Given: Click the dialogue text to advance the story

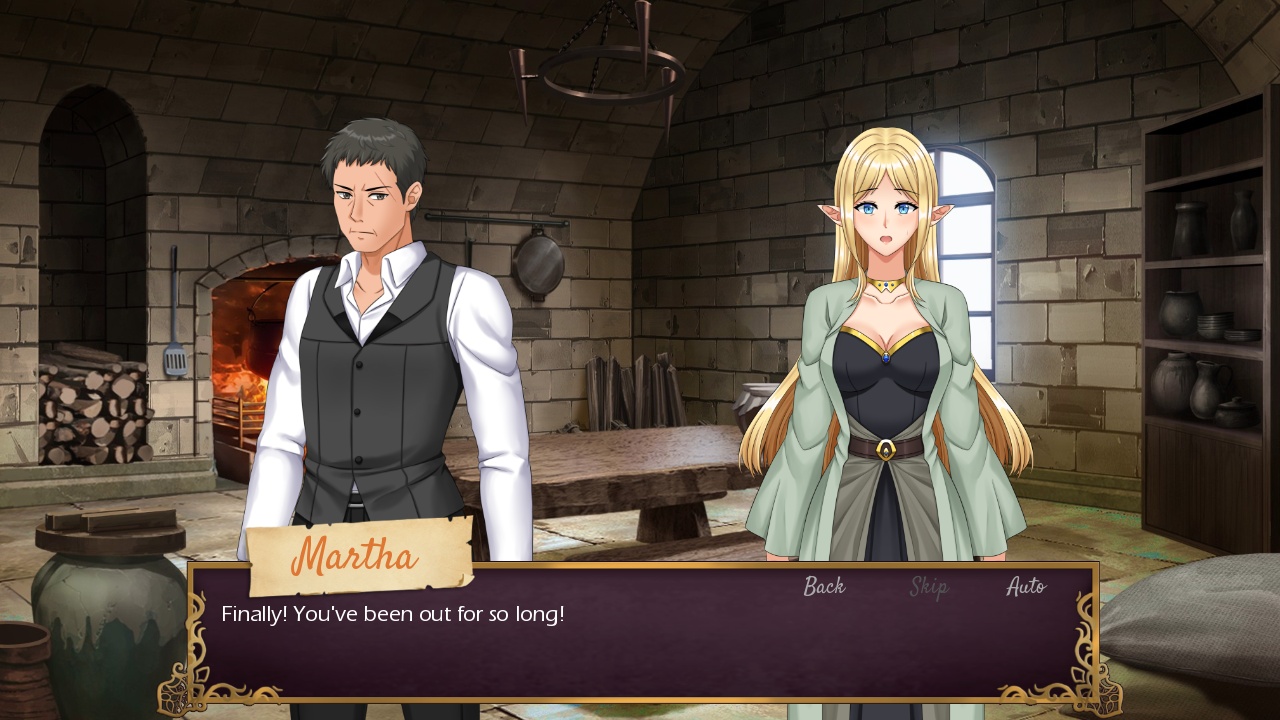Looking at the screenshot, I should click(x=390, y=614).
